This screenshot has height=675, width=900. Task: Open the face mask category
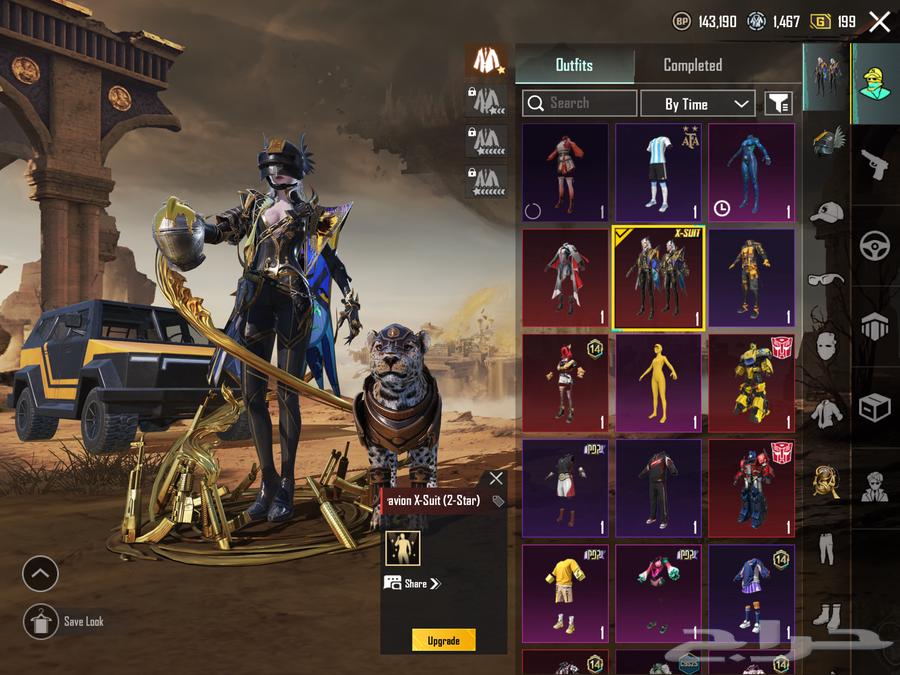pyautogui.click(x=826, y=347)
